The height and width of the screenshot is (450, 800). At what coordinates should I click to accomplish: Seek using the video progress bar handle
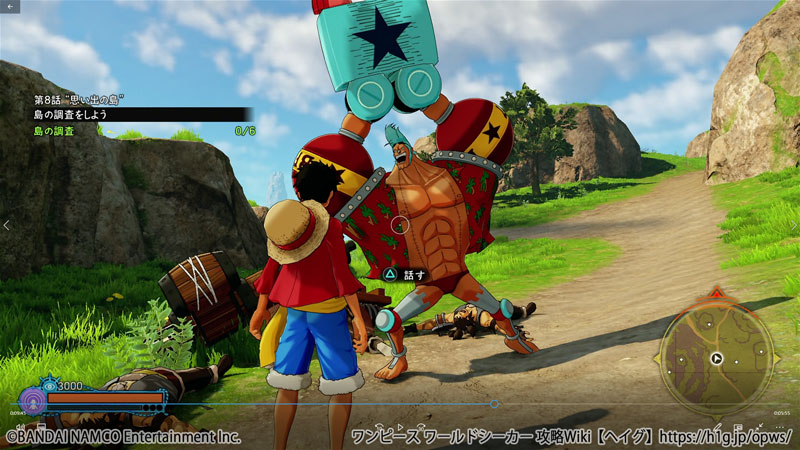[x=494, y=404]
